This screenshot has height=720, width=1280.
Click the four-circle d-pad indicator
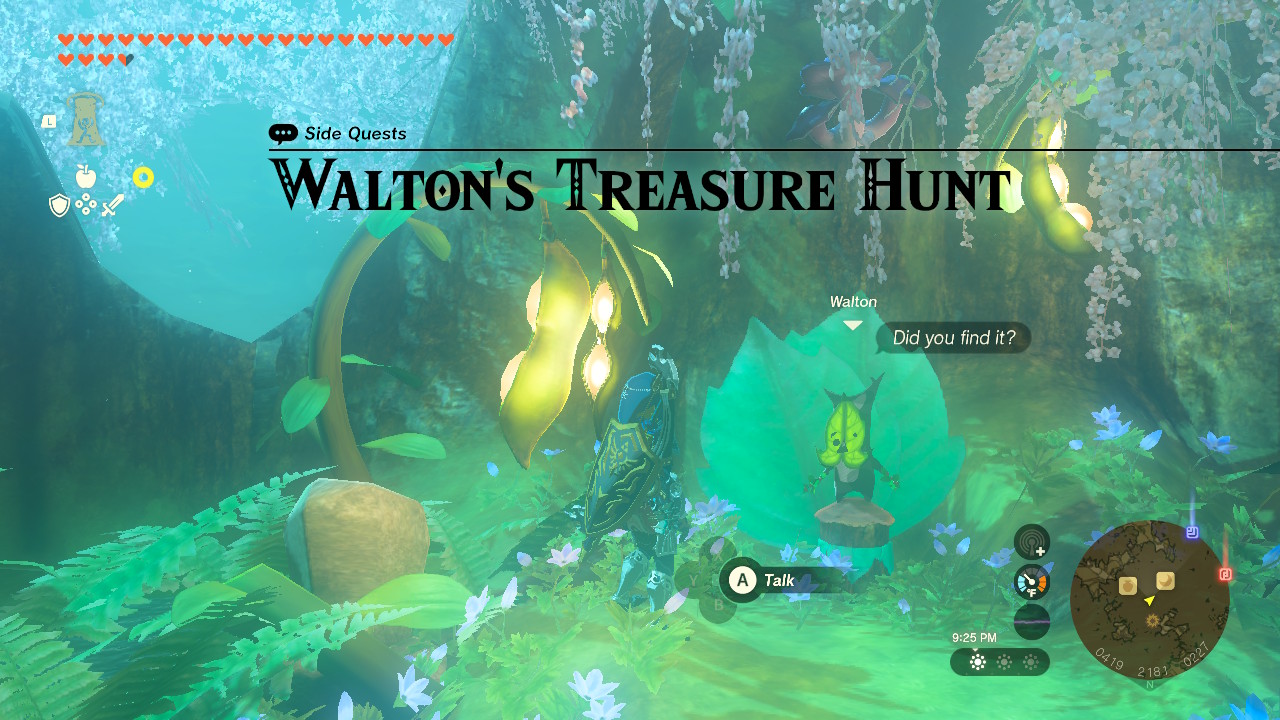coord(86,205)
